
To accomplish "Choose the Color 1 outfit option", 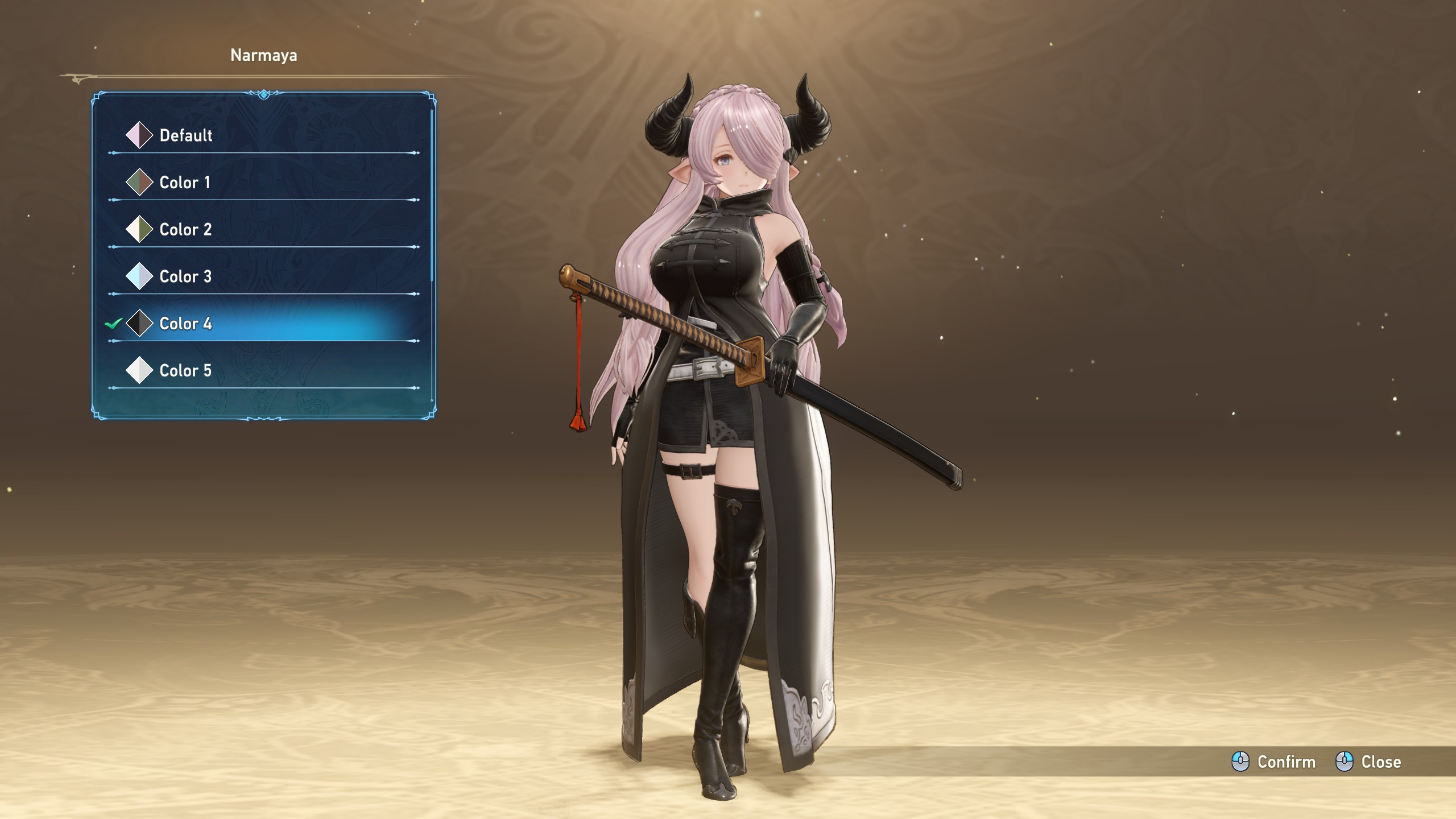I will pyautogui.click(x=185, y=183).
